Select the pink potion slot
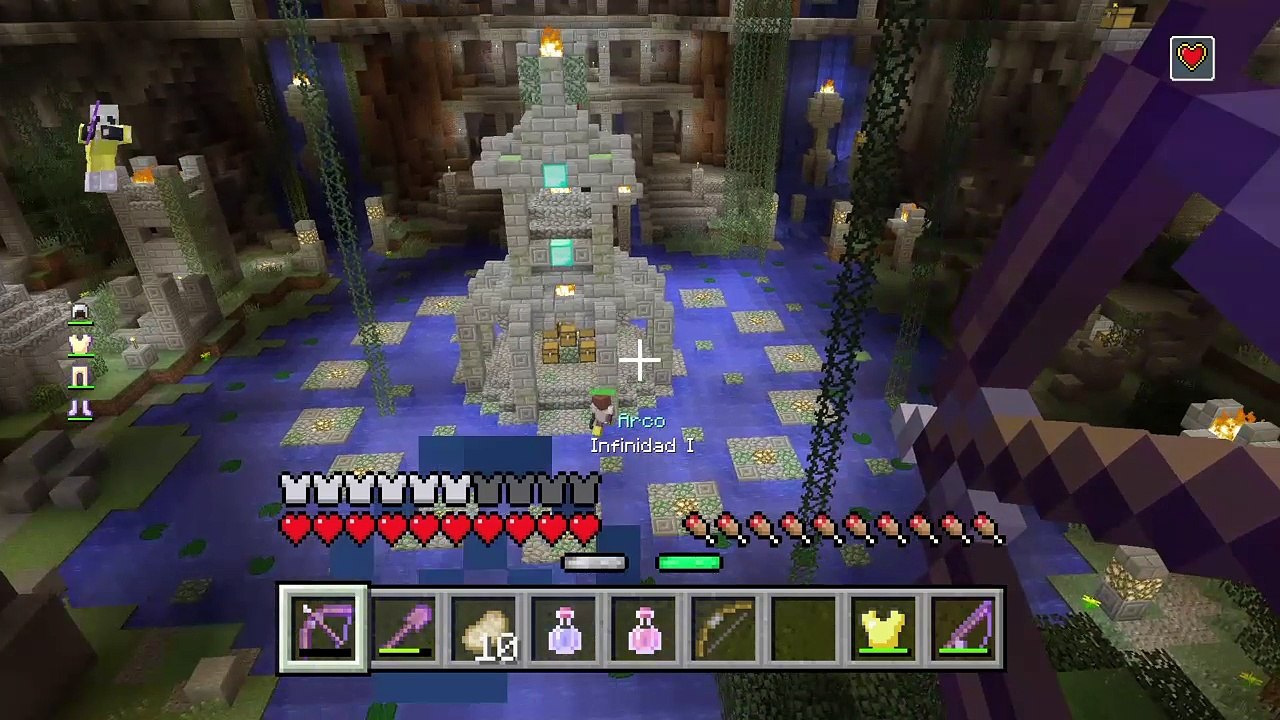 pos(644,629)
